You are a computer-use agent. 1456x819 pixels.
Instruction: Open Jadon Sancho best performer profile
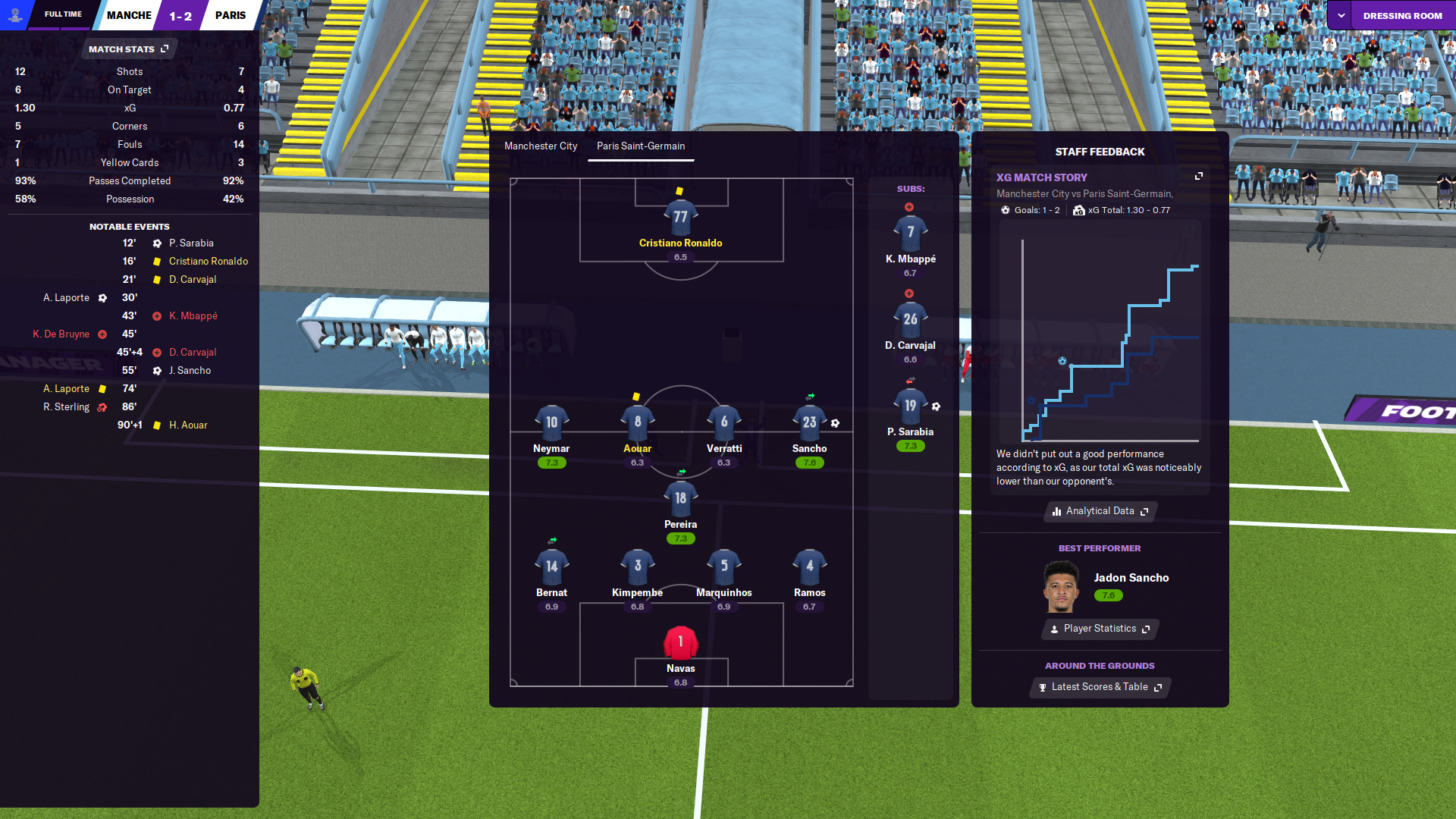[1131, 578]
